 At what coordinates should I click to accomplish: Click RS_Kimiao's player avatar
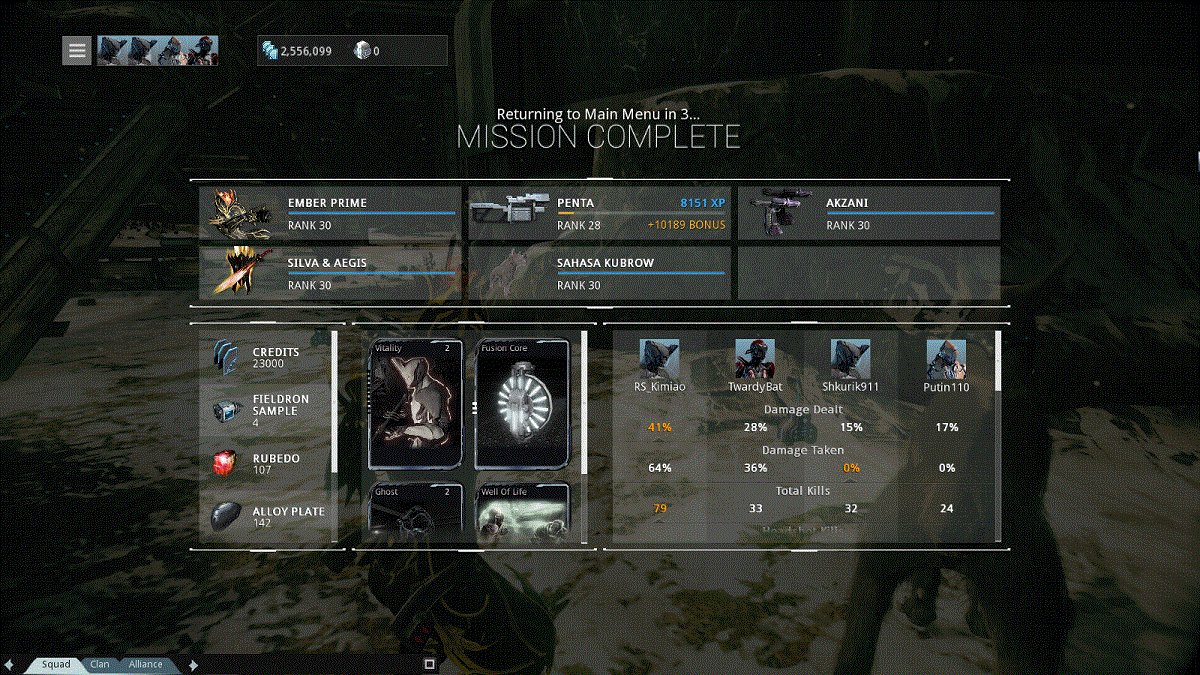pyautogui.click(x=660, y=359)
